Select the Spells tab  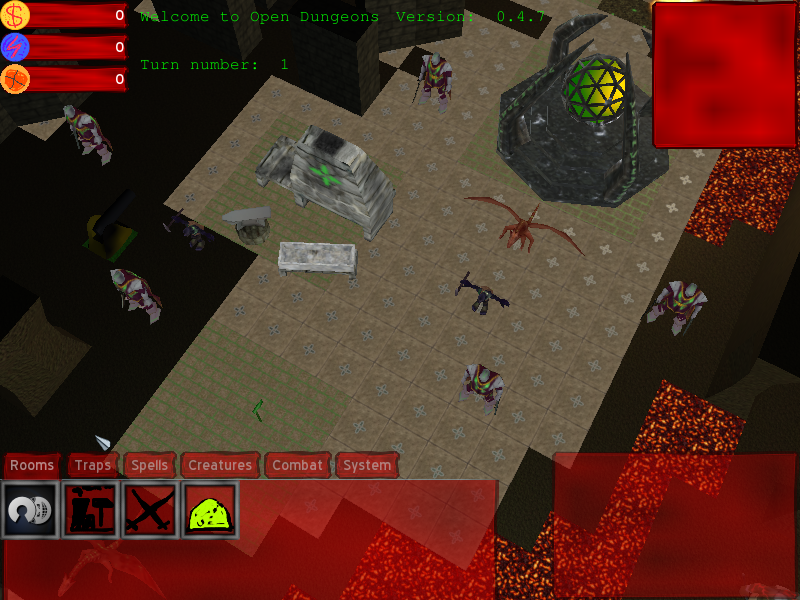[x=150, y=465]
